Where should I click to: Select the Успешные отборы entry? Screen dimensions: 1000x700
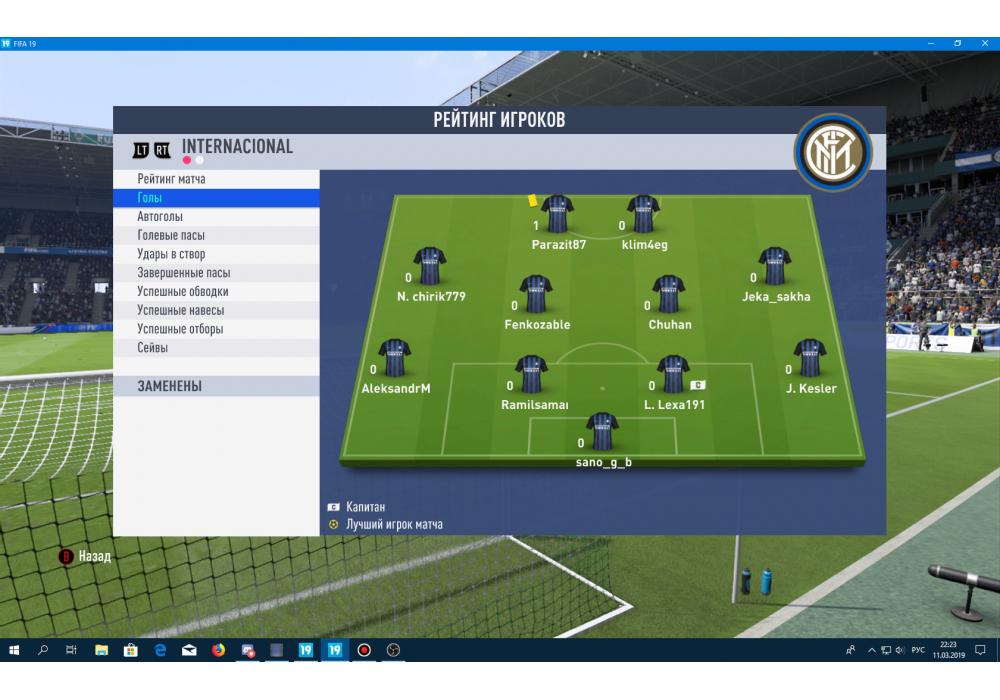180,329
